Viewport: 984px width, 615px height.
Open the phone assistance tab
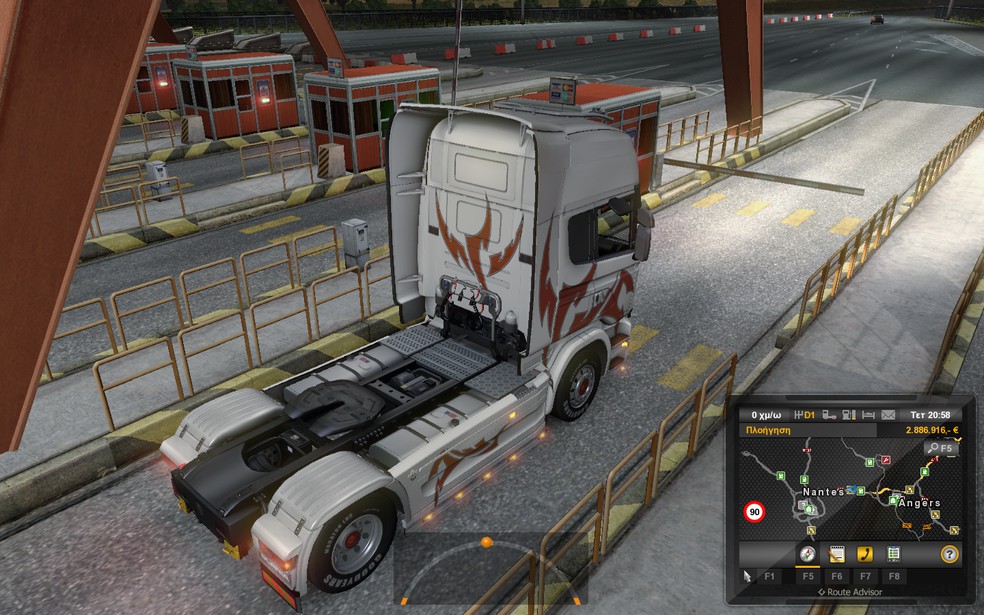click(865, 554)
